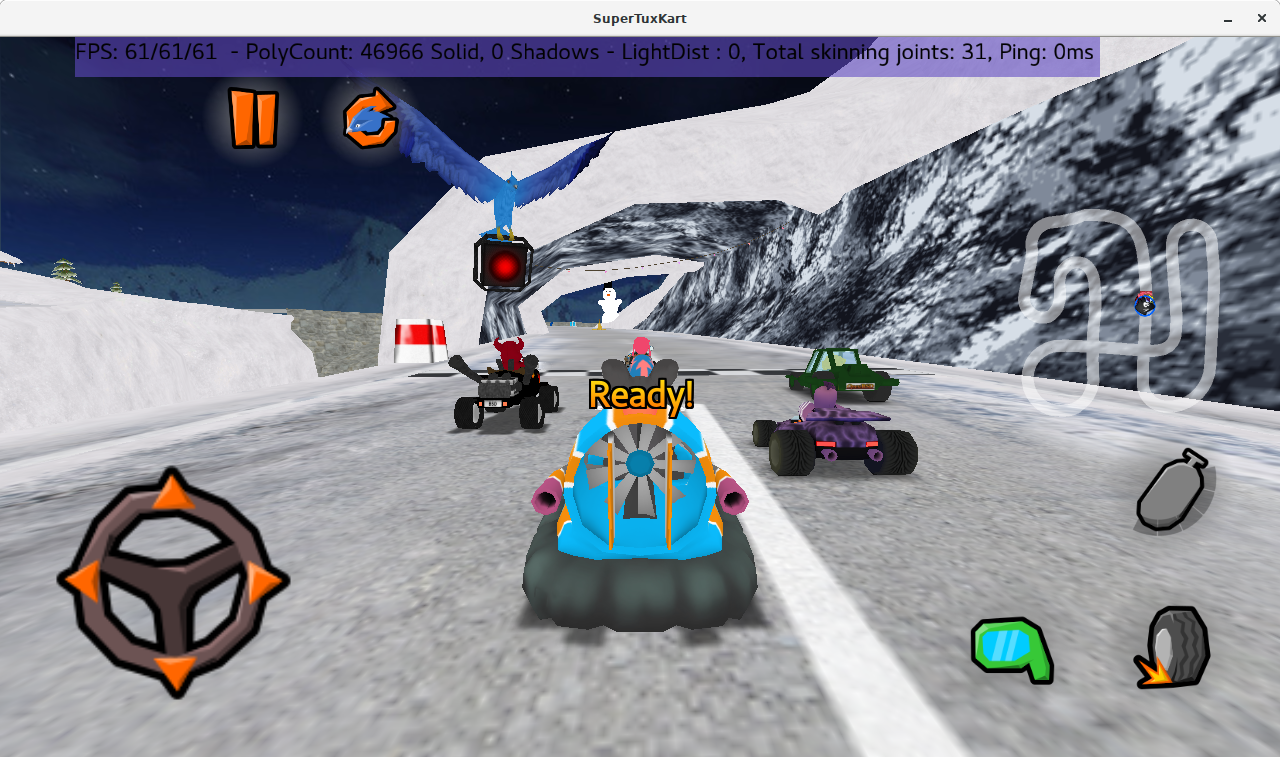
Task: Pause the race with the orange pause button
Action: [252, 118]
